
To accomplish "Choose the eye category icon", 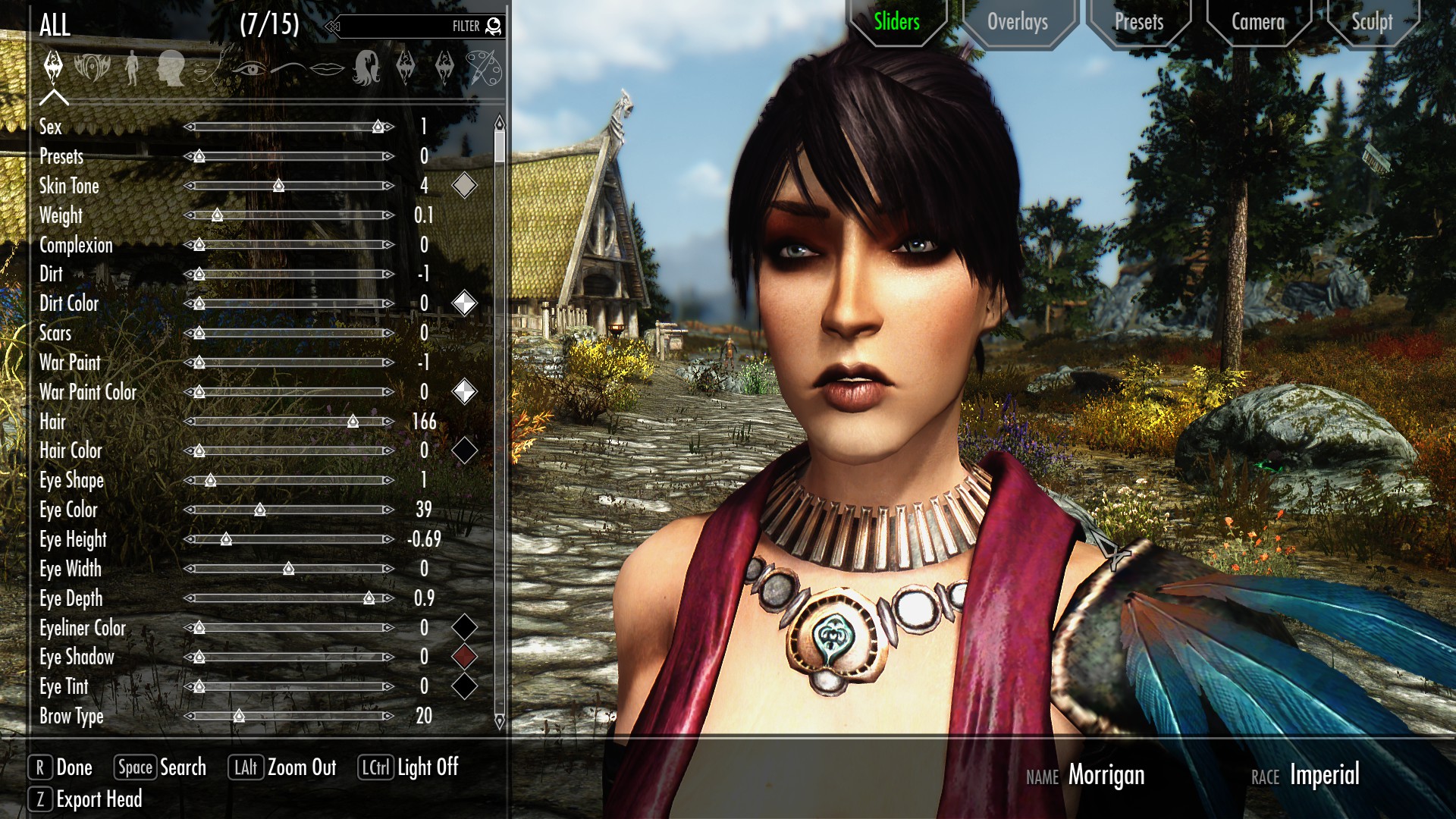I will click(x=248, y=68).
